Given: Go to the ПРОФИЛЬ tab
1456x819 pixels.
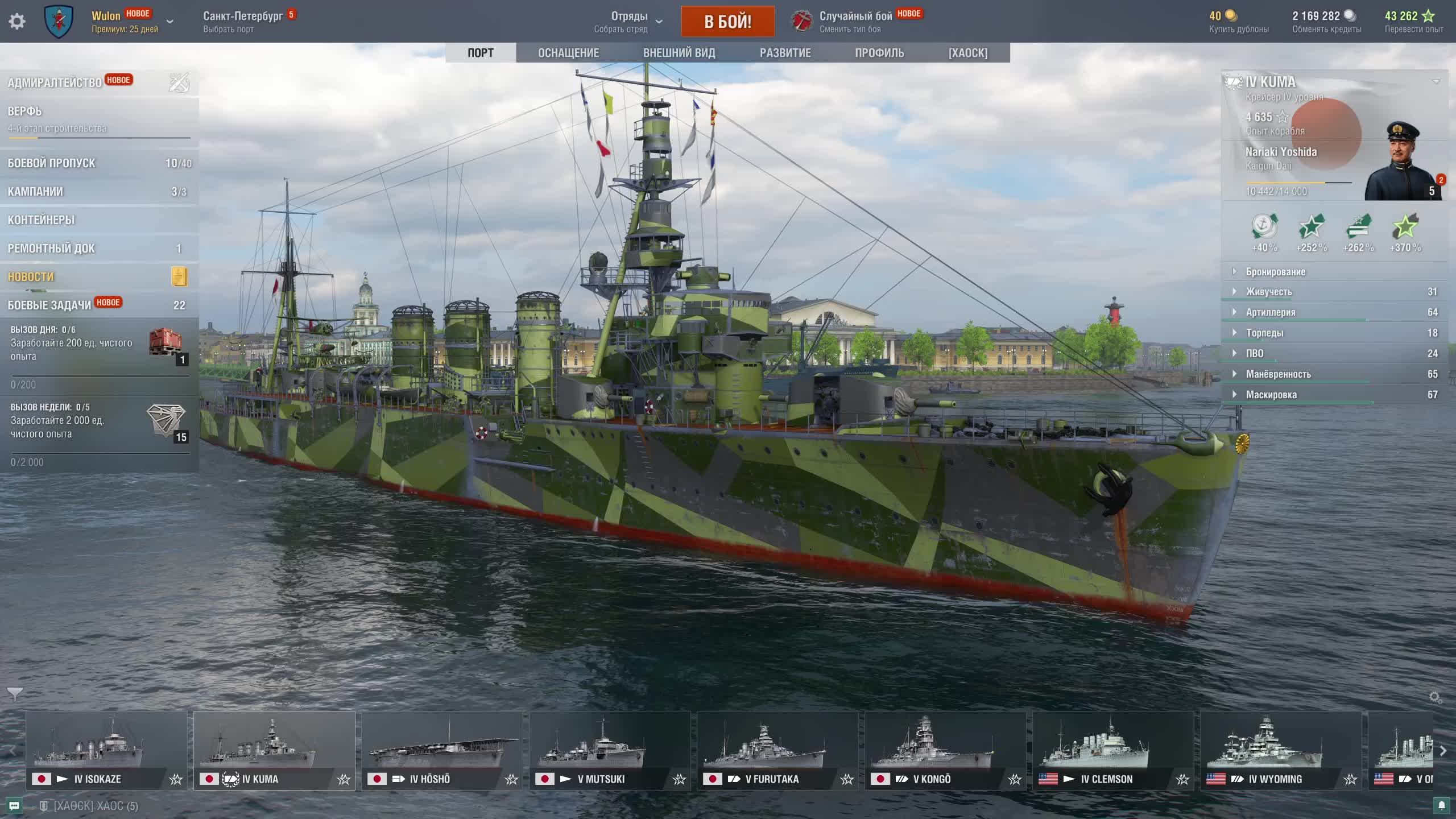Looking at the screenshot, I should pyautogui.click(x=879, y=53).
